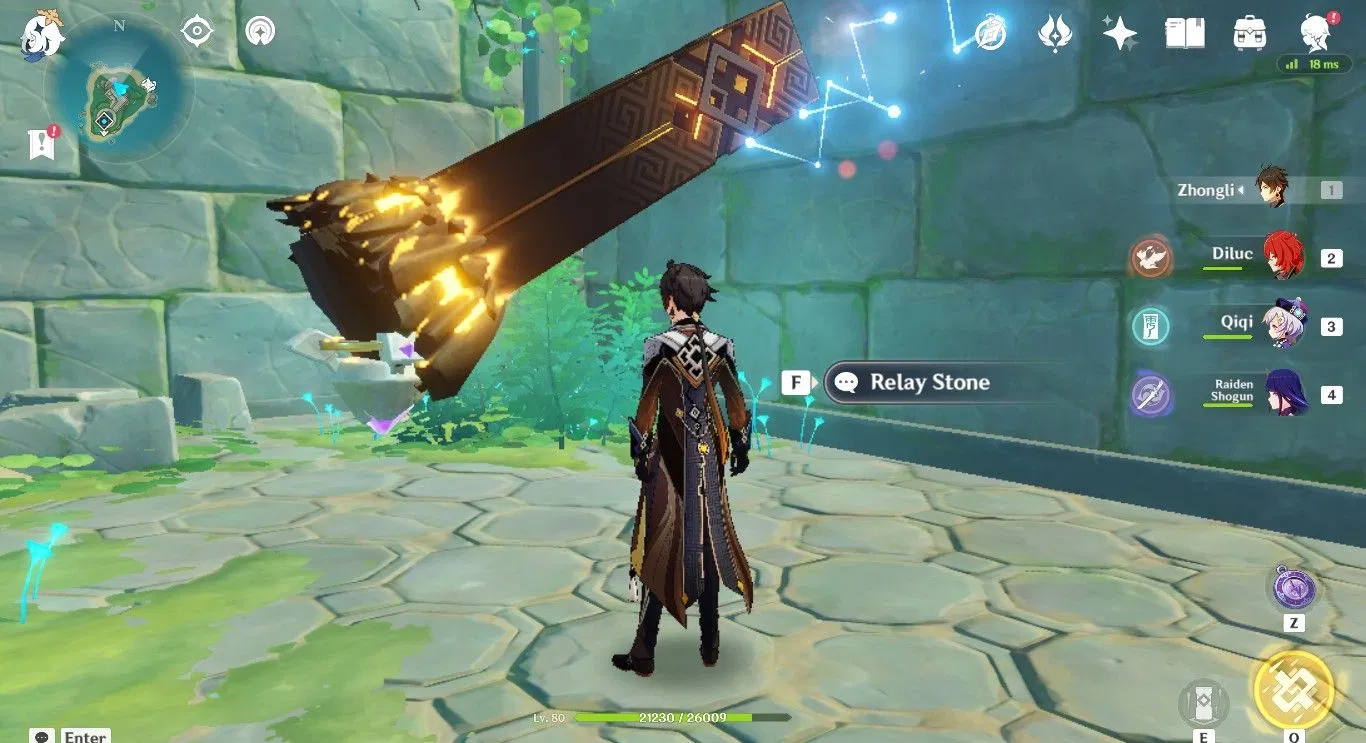Open the compass events icon
1366x743 pixels.
990,33
